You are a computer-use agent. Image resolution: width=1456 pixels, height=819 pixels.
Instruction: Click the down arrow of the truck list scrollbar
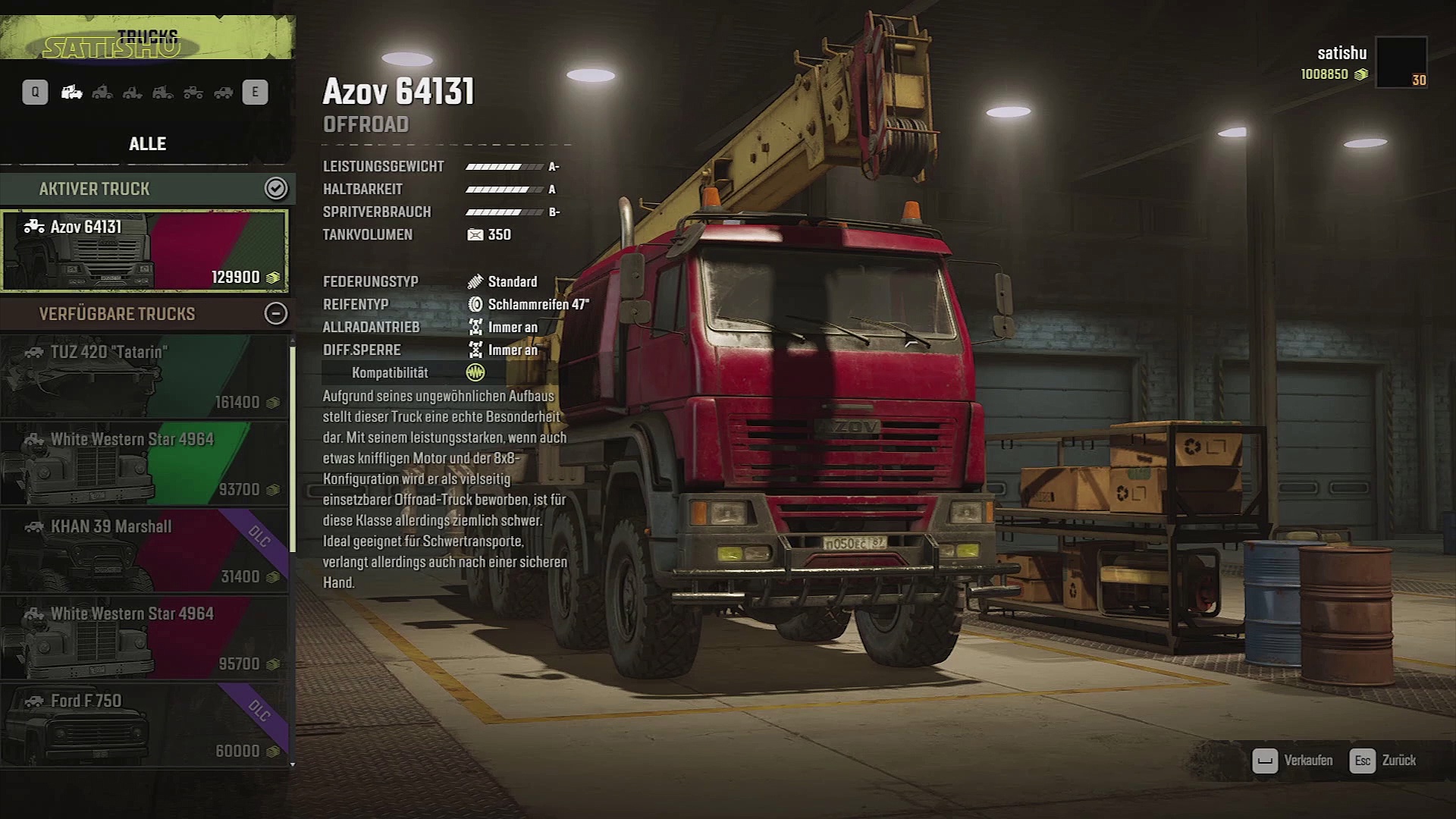(293, 764)
